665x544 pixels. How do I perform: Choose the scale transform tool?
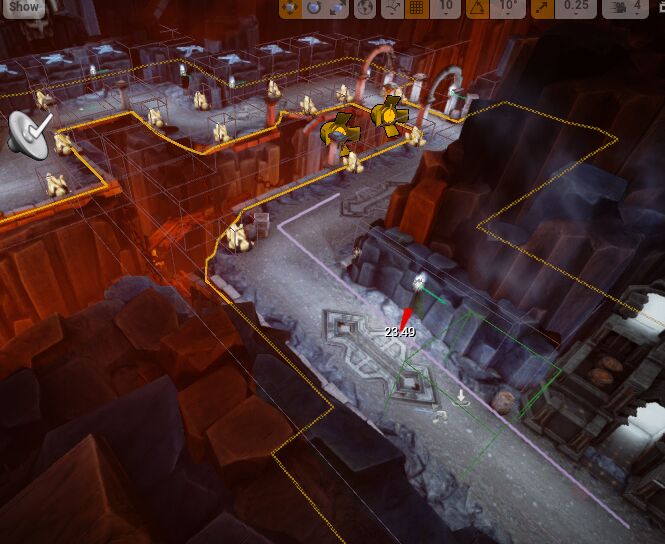pos(337,7)
